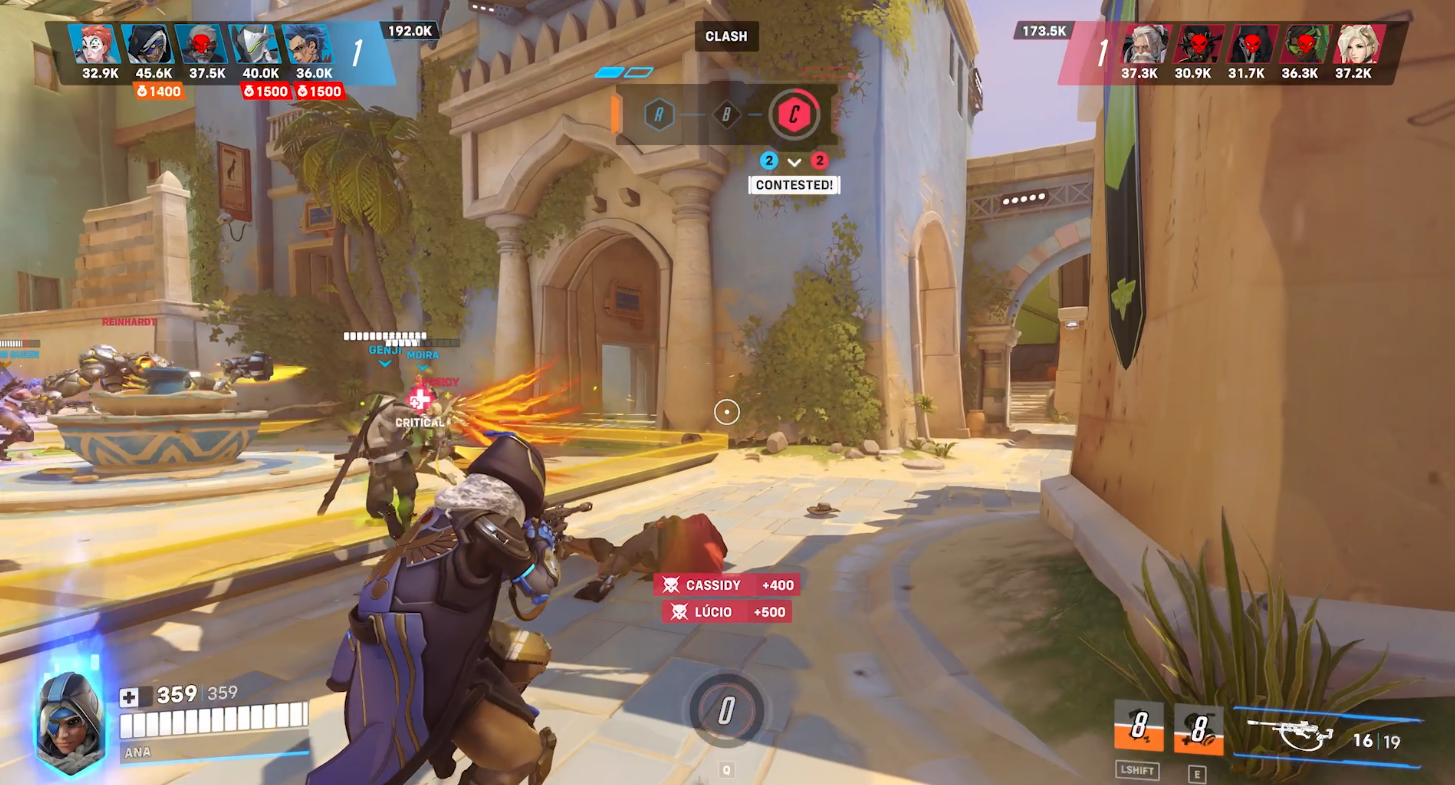Click the contested red point C marker
Viewport: 1455px width, 785px height.
click(x=794, y=115)
